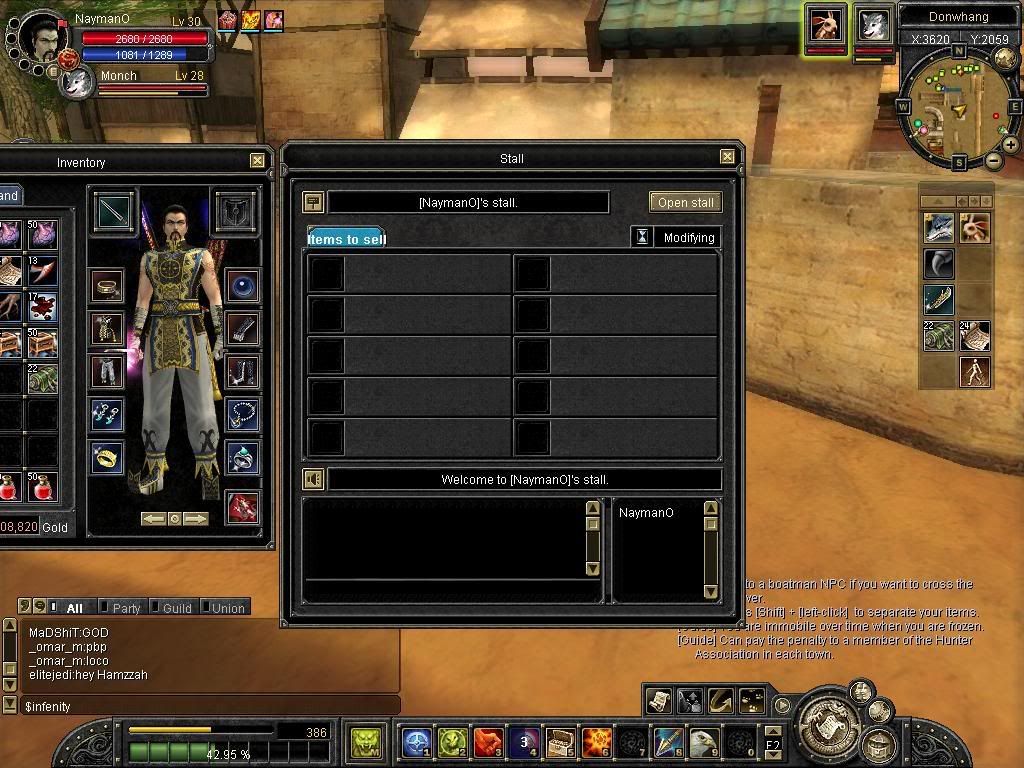Open the Union chat tab

[x=227, y=608]
